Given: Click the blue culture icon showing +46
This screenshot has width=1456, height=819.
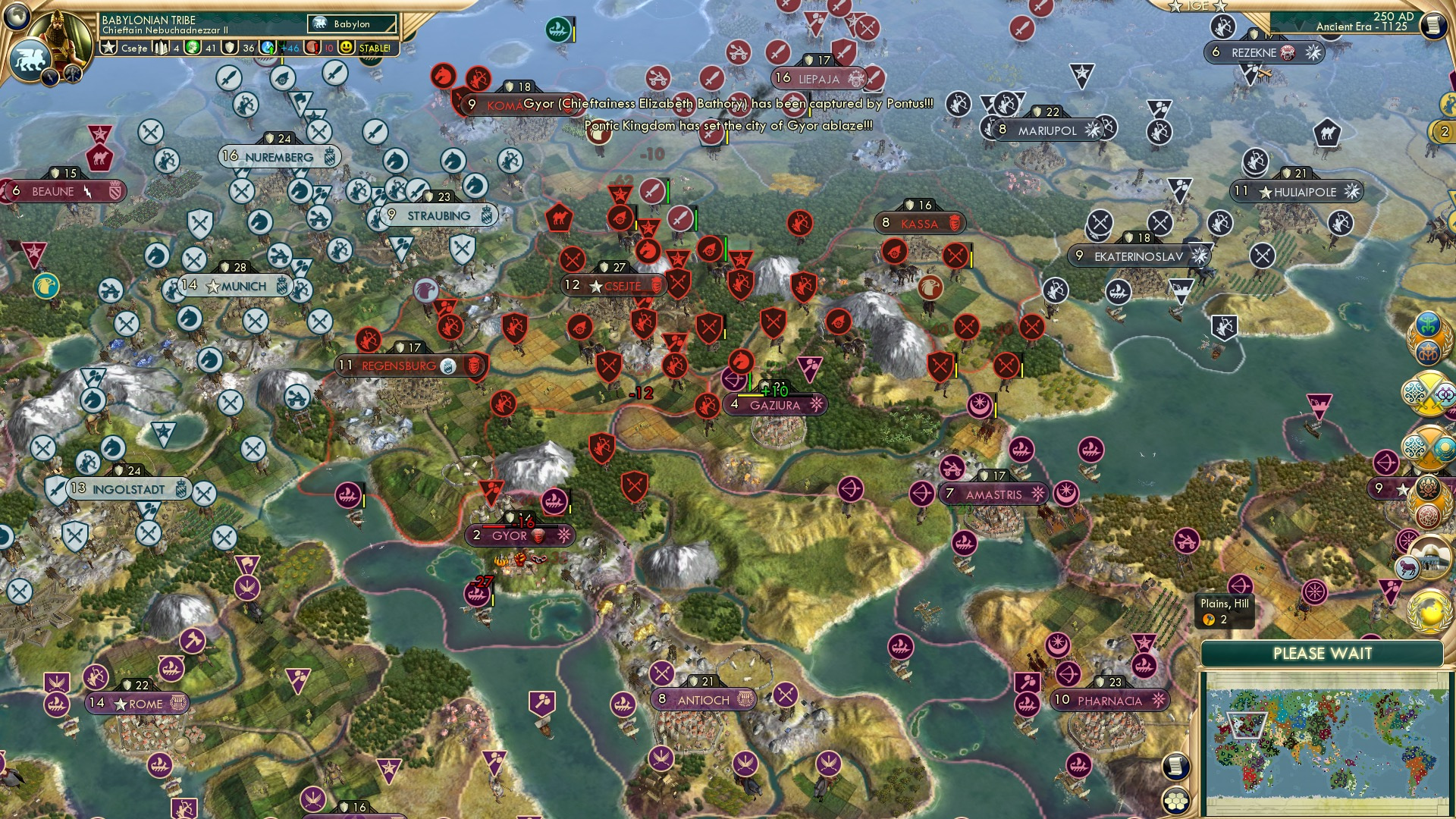Looking at the screenshot, I should coord(268,48).
